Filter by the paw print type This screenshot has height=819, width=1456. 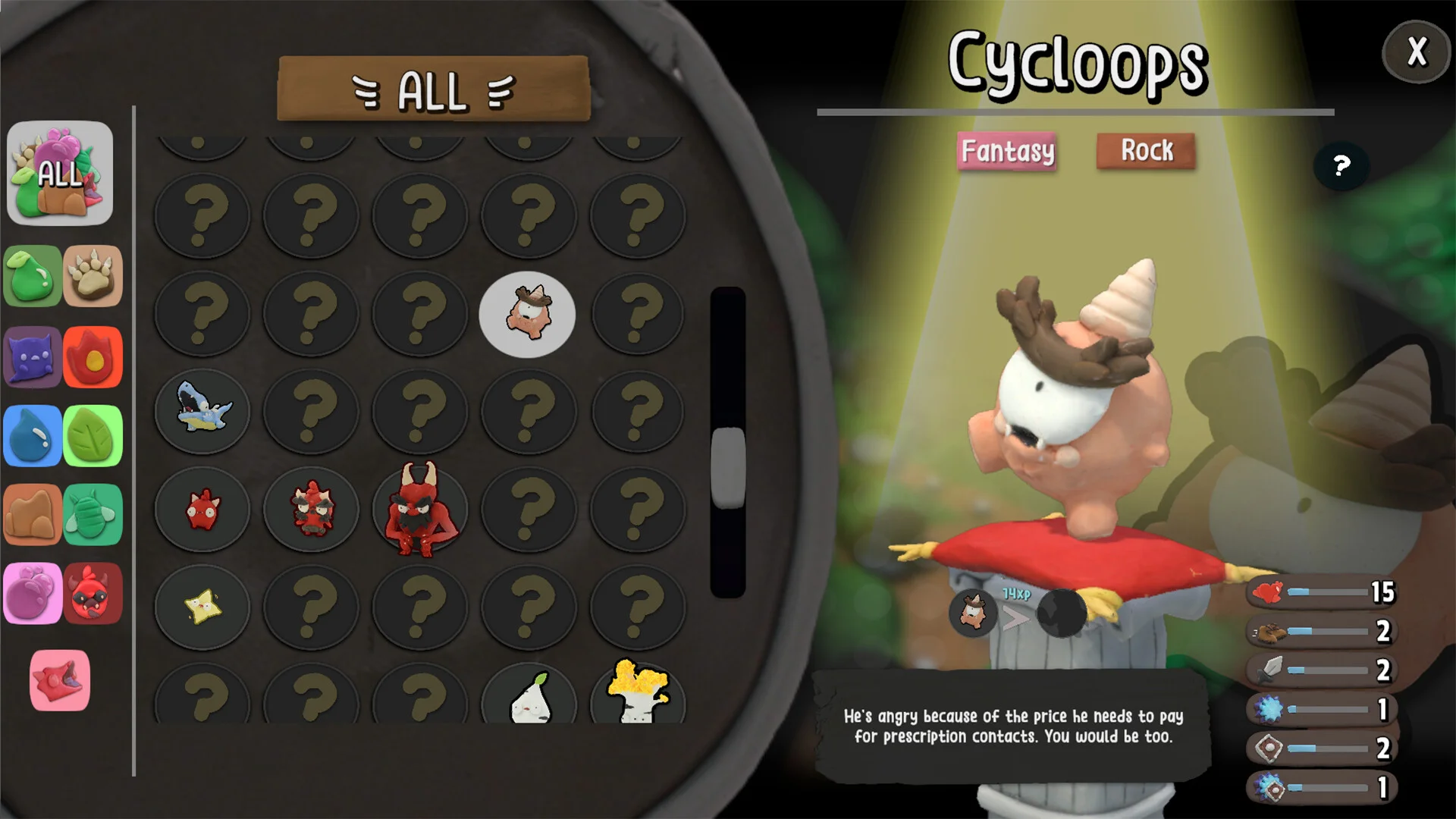pyautogui.click(x=93, y=276)
